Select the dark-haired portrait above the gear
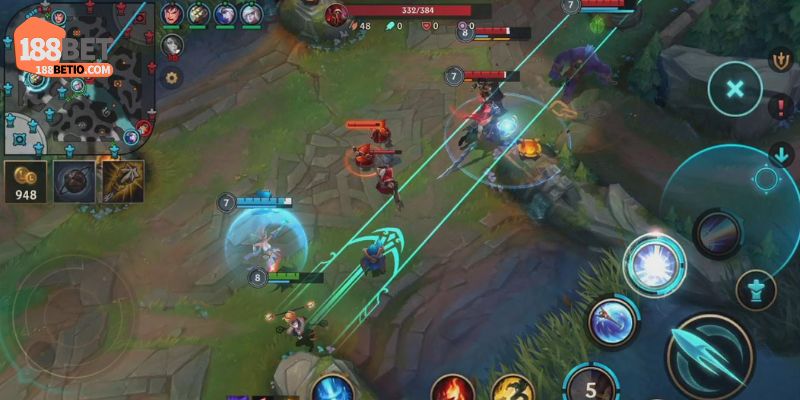 click(x=172, y=45)
